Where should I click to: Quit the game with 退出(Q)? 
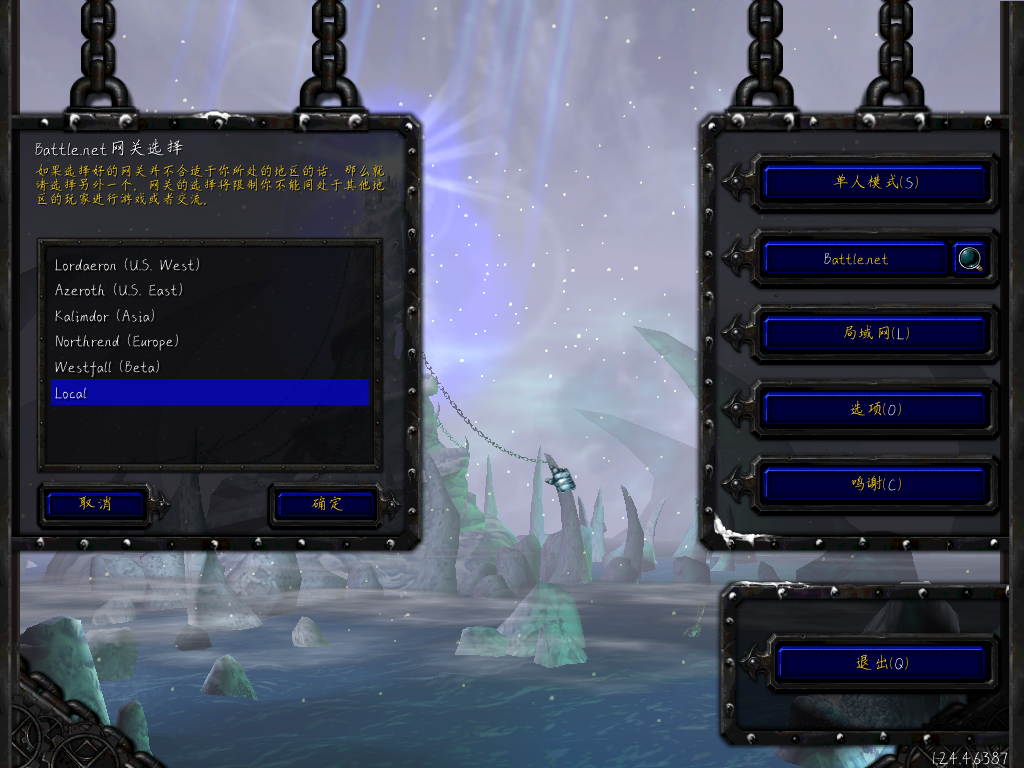pos(882,663)
